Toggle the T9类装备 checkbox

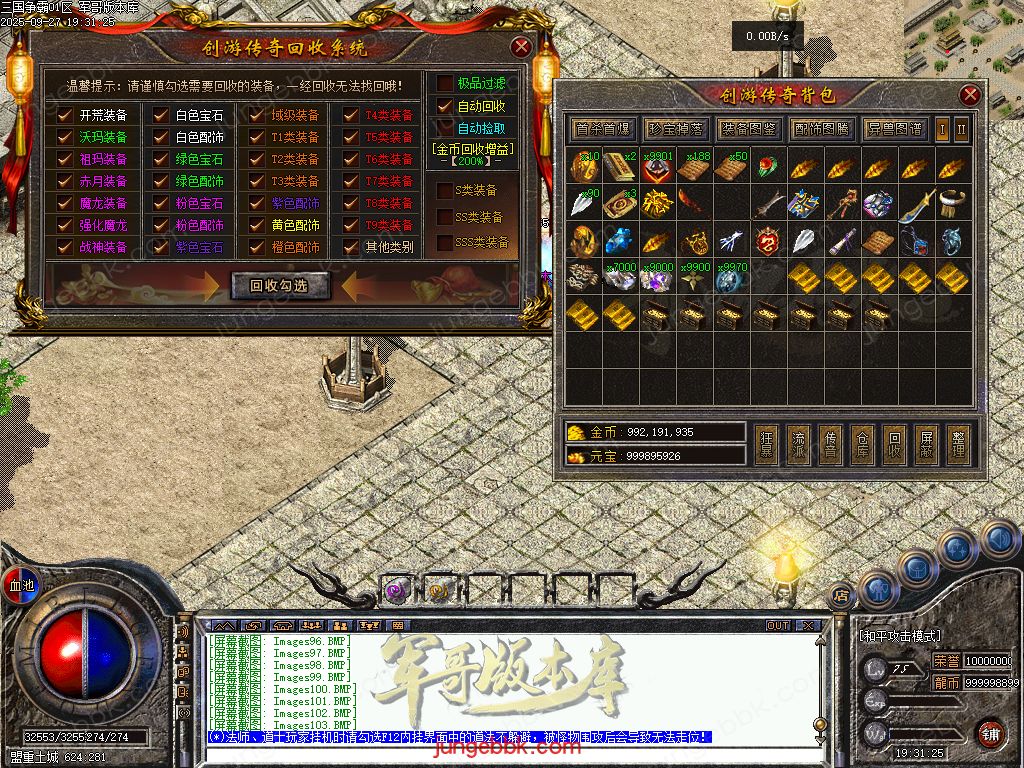(x=350, y=225)
